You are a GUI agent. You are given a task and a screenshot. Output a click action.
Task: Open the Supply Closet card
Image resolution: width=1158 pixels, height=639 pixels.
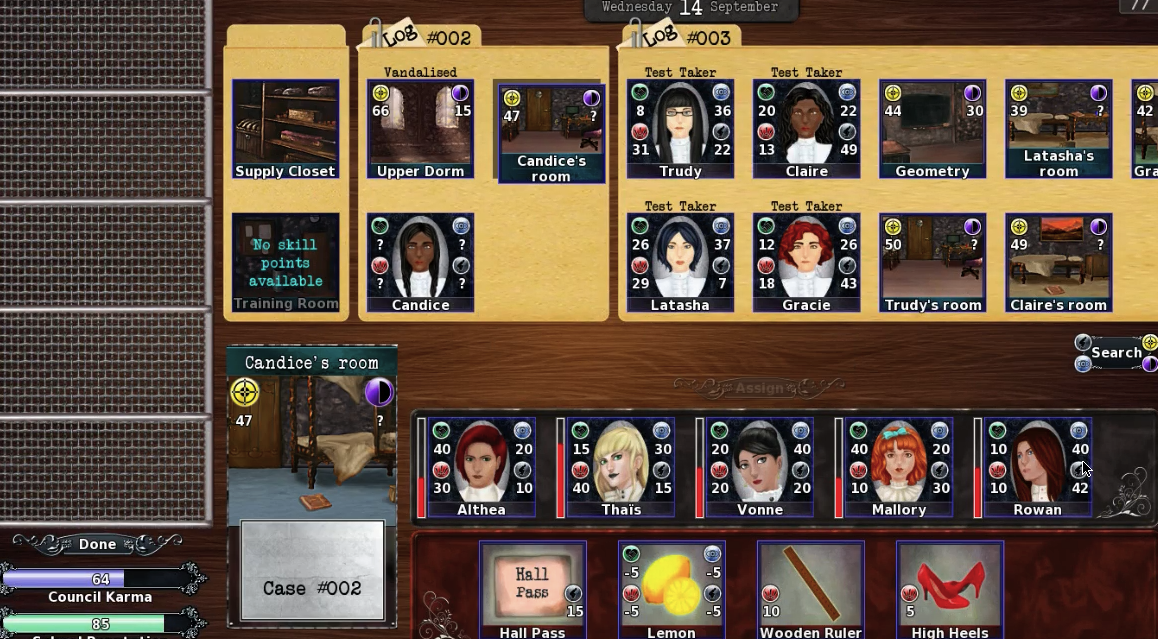[x=285, y=130]
